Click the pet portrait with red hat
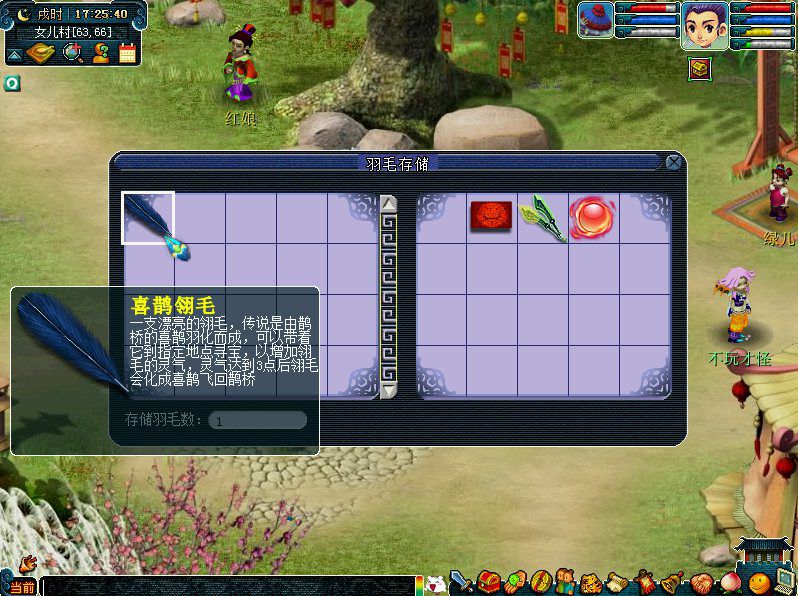The image size is (798, 596). tap(596, 20)
